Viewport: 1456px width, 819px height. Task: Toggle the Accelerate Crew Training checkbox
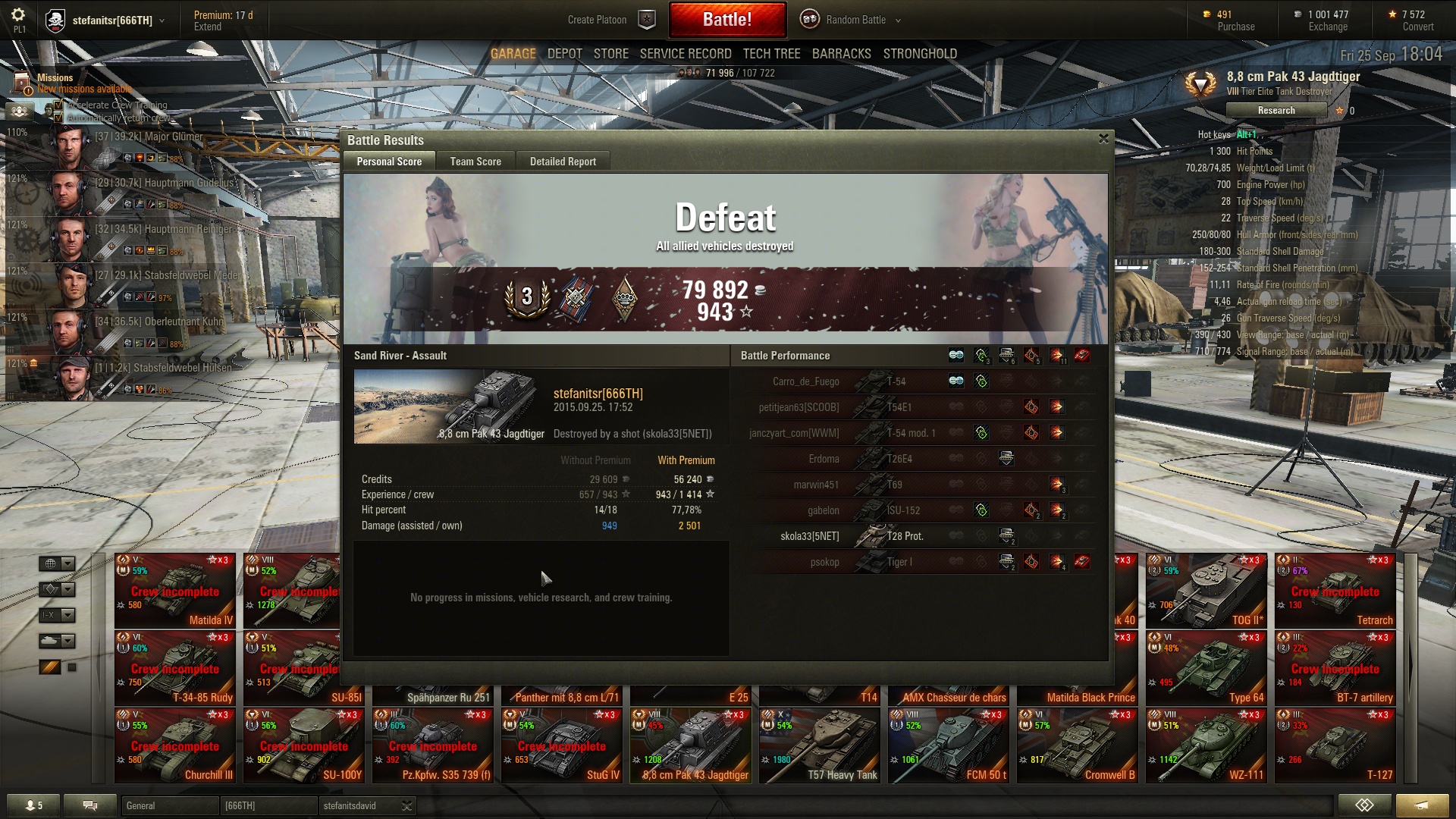point(58,105)
